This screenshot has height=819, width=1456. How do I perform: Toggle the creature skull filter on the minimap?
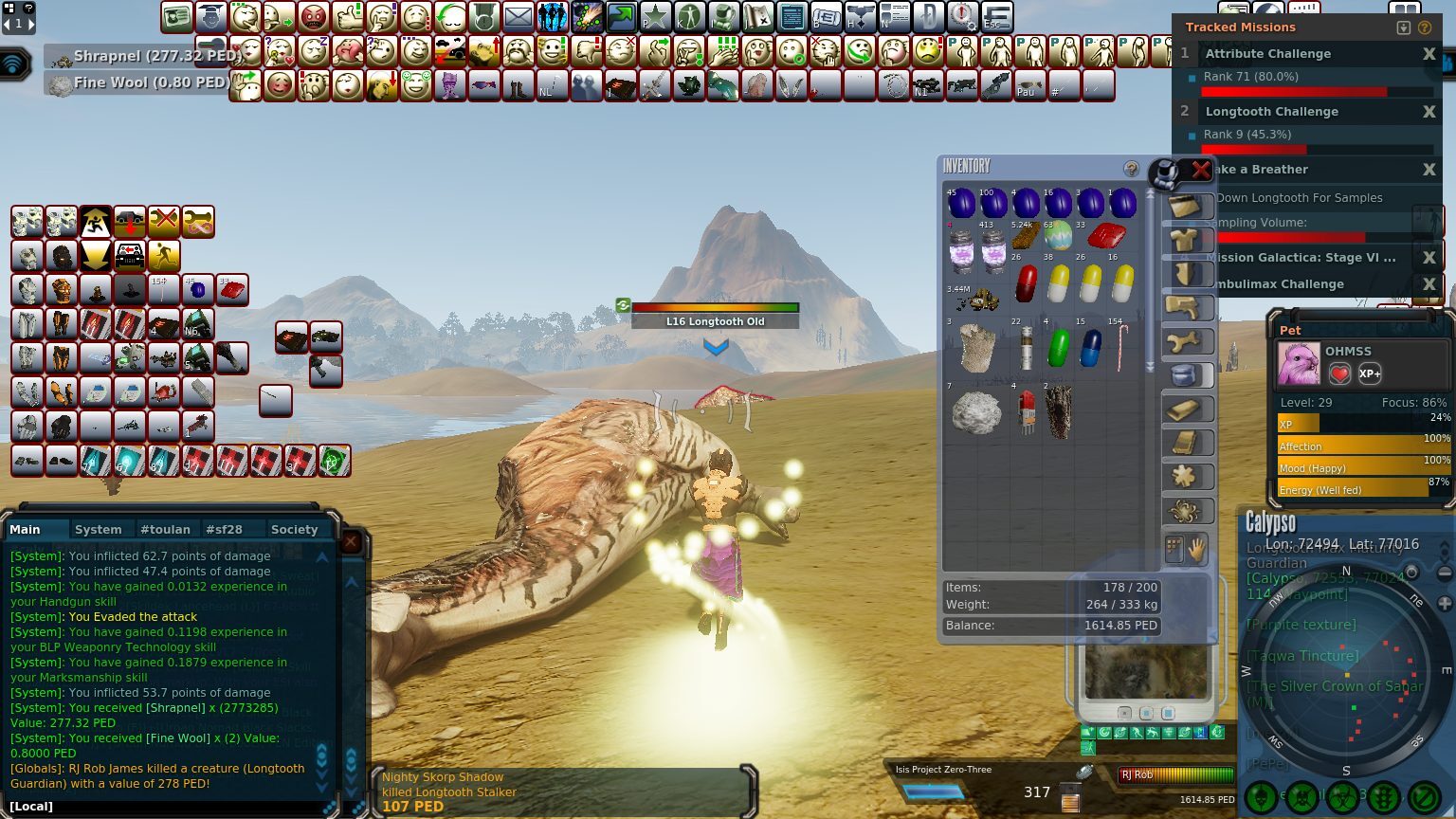(1262, 796)
